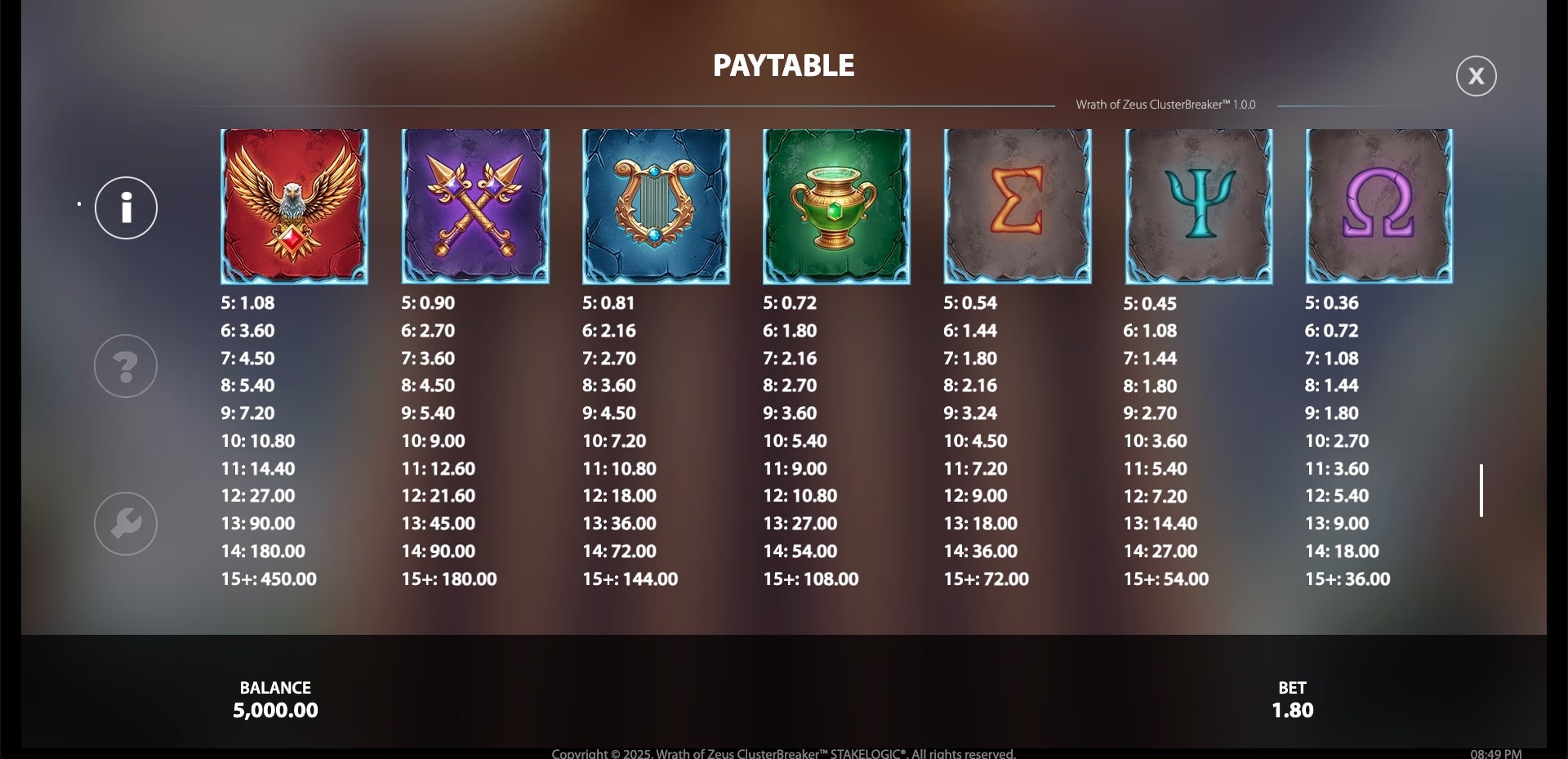This screenshot has height=759, width=1568.
Task: Open the help question mark icon
Action: point(125,366)
